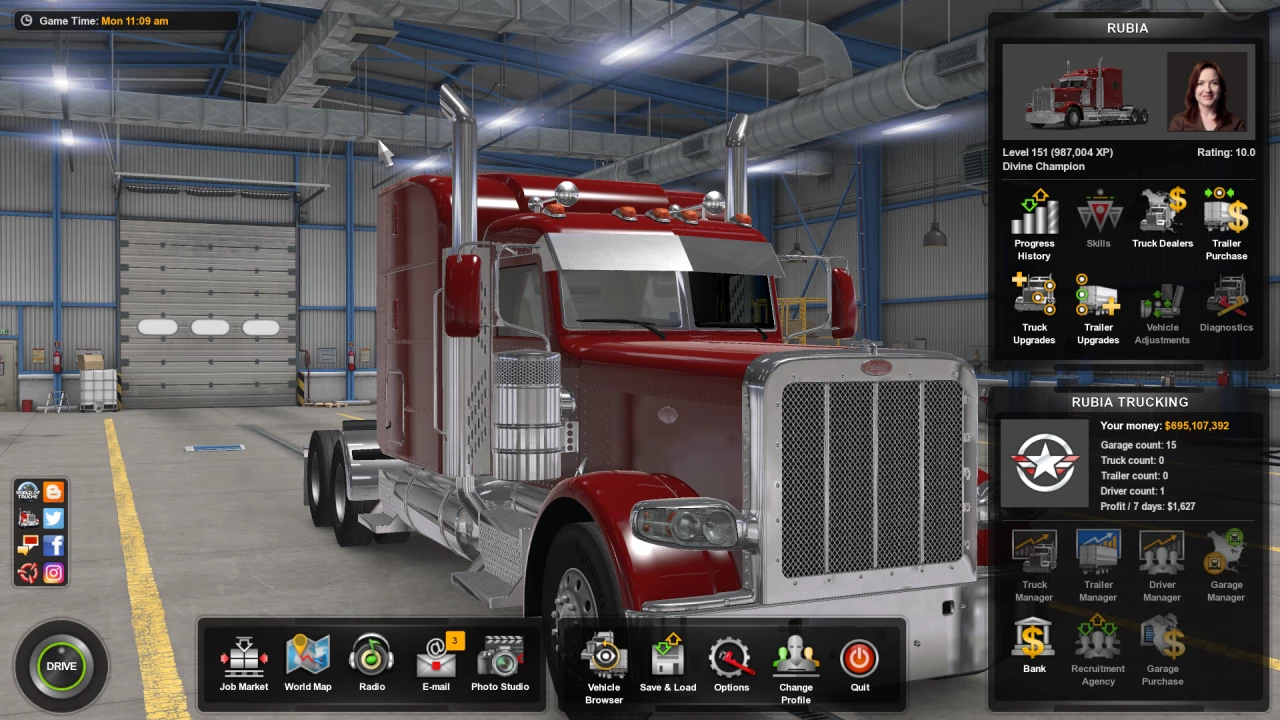Open the Instagram social link
Viewport: 1280px width, 720px height.
tap(54, 573)
